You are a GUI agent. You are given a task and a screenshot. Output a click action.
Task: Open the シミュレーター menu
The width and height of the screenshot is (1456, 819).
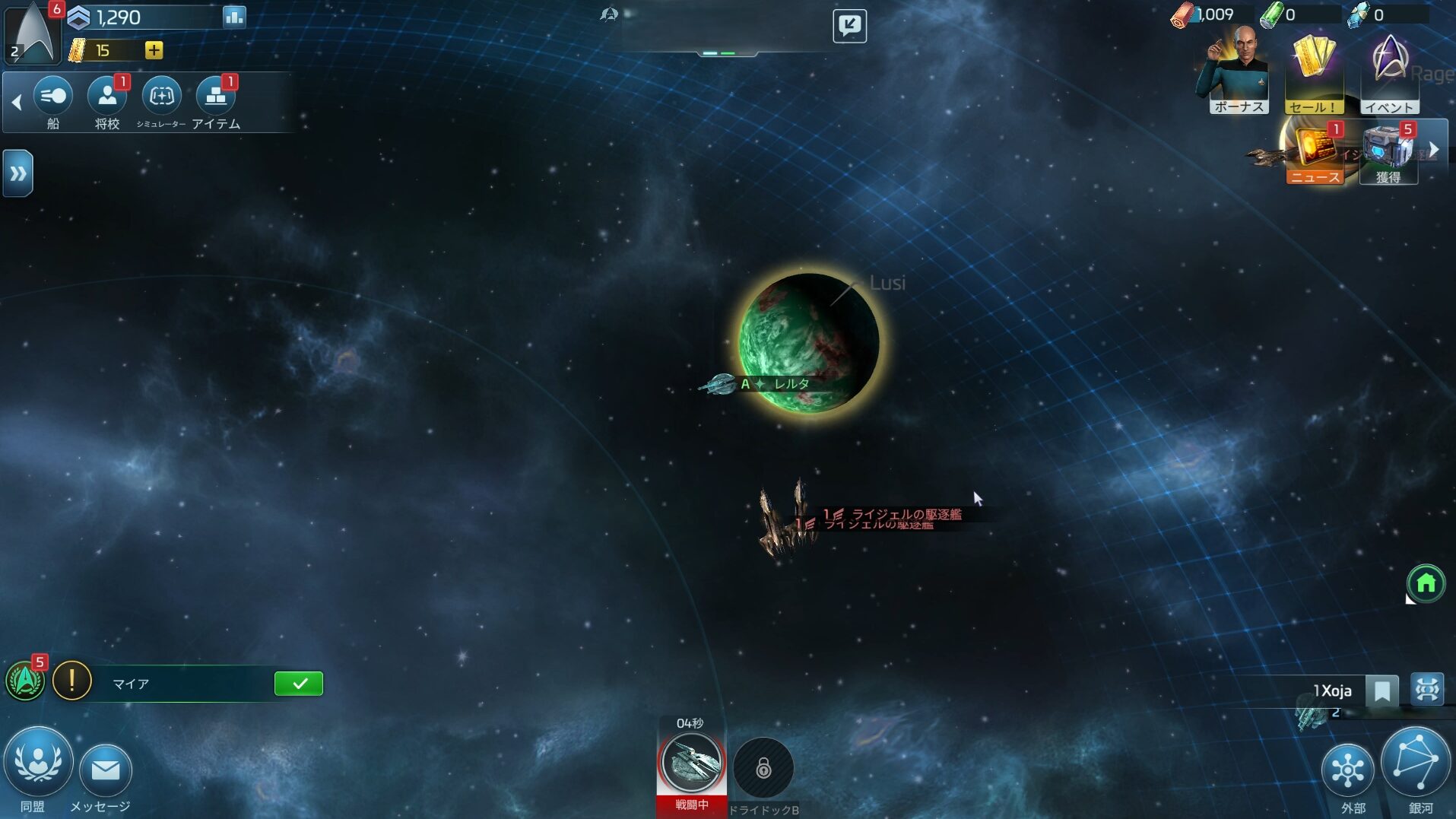pos(161,97)
